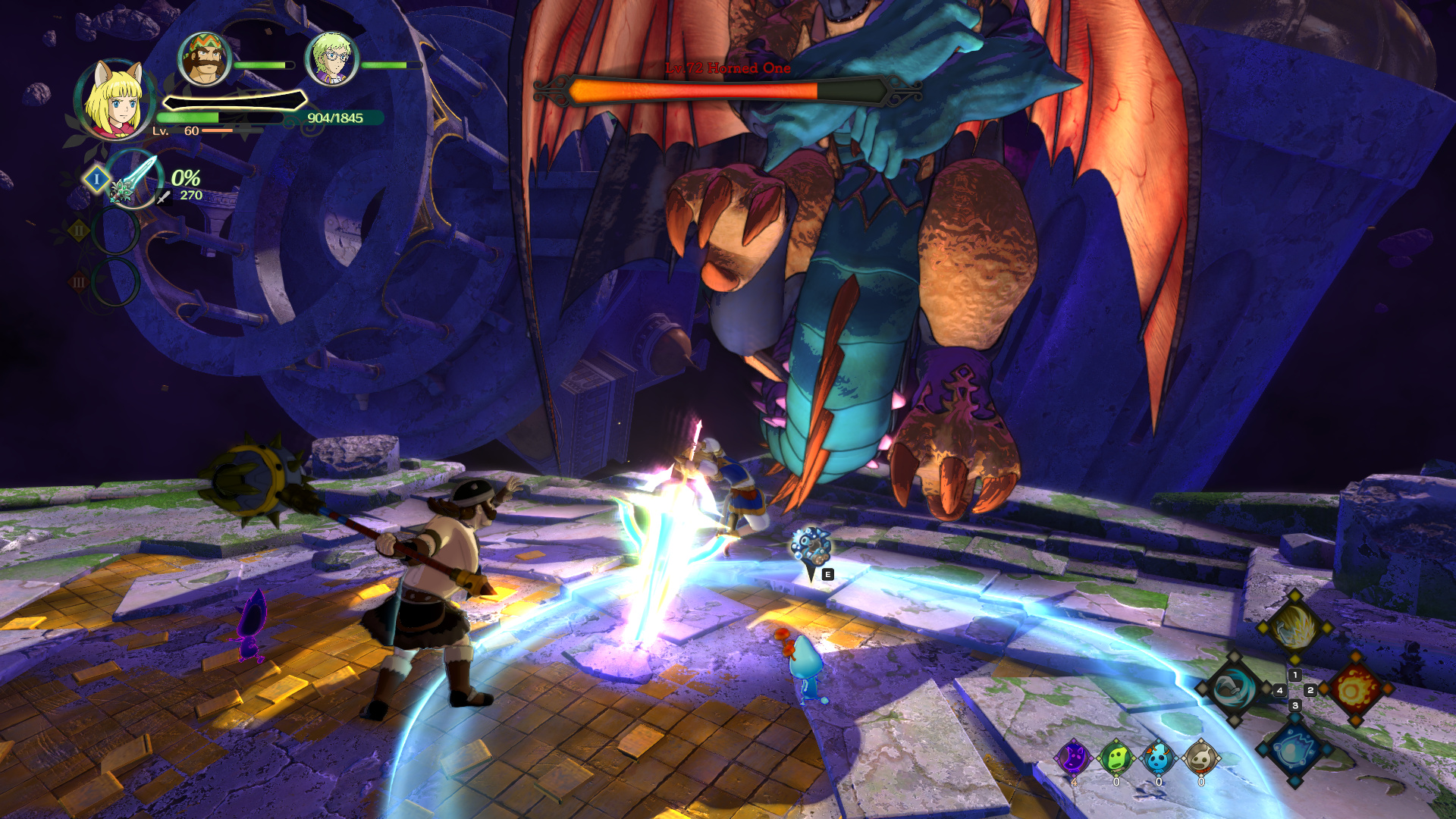The width and height of the screenshot is (1456, 819).
Task: Activate the teal whirlwind slash skill
Action: click(x=1233, y=689)
